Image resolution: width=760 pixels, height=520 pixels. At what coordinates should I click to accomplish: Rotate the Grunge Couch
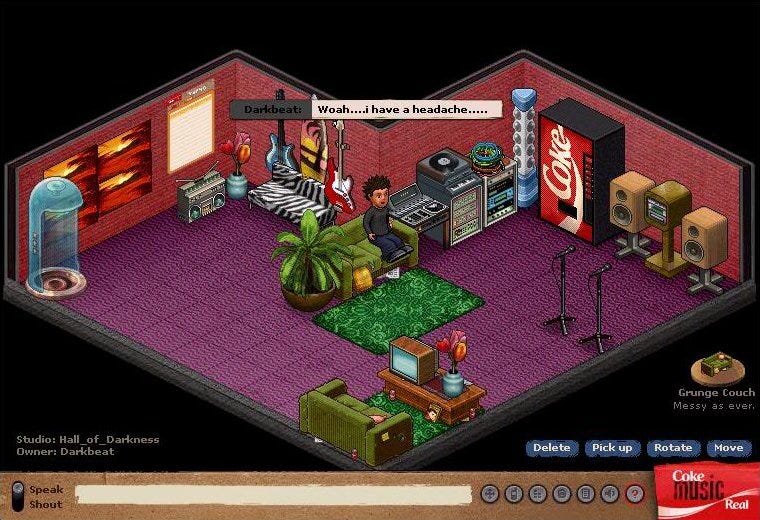tap(673, 448)
